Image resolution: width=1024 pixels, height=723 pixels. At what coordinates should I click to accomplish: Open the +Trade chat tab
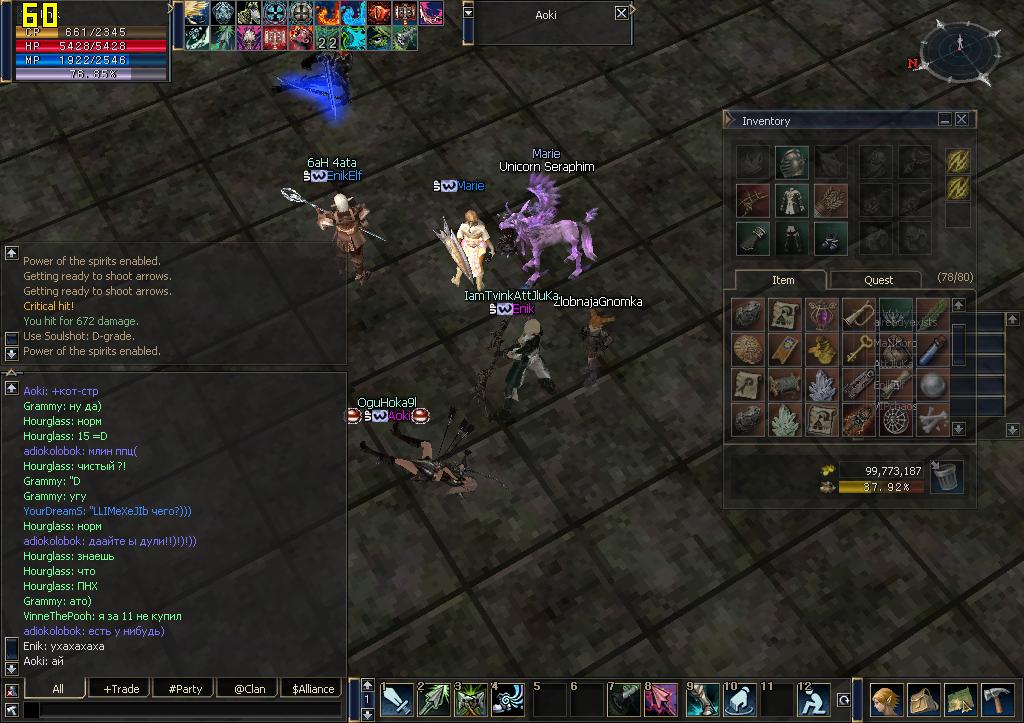[x=121, y=688]
